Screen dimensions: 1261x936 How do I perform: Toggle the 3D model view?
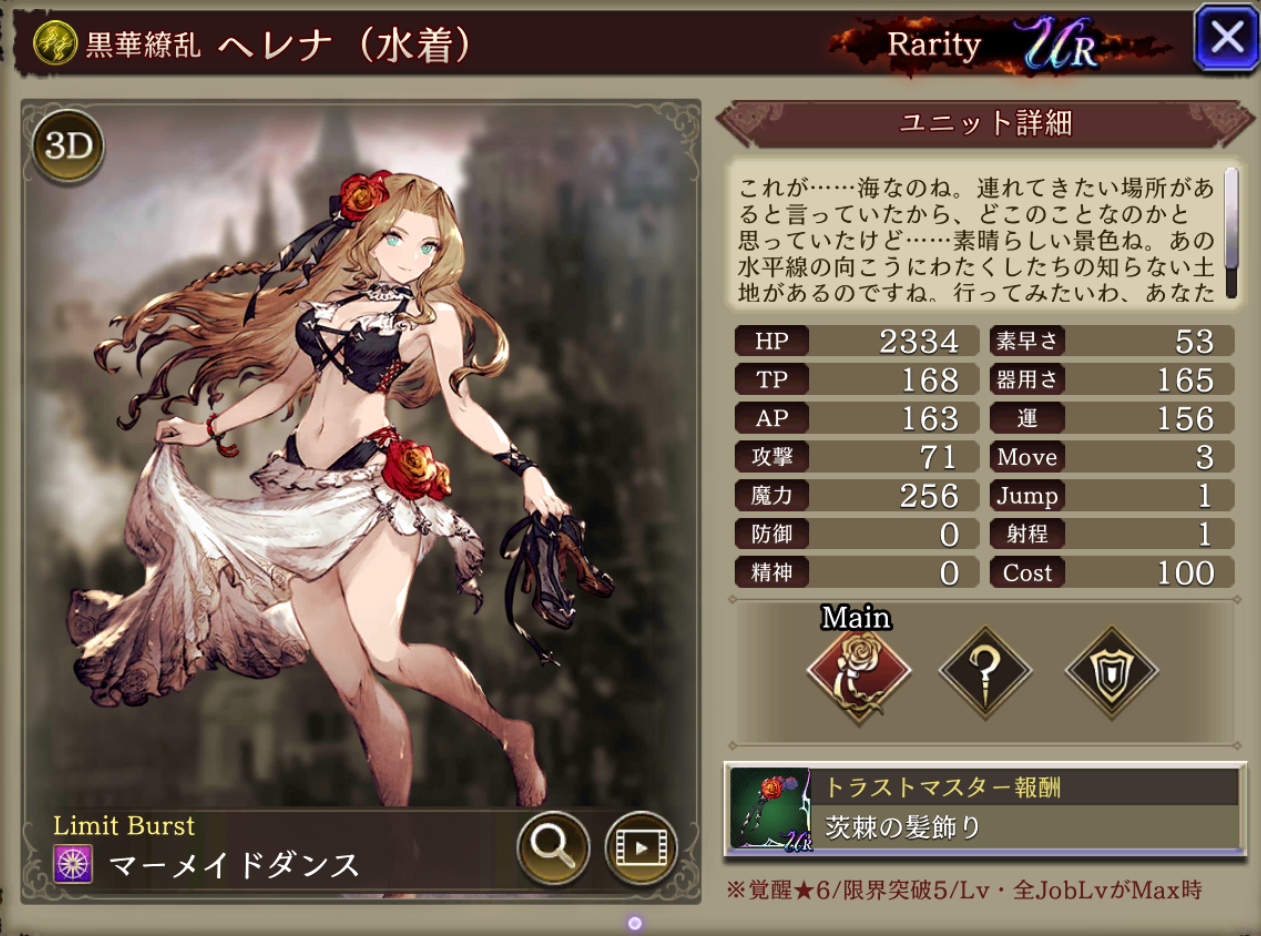68,148
